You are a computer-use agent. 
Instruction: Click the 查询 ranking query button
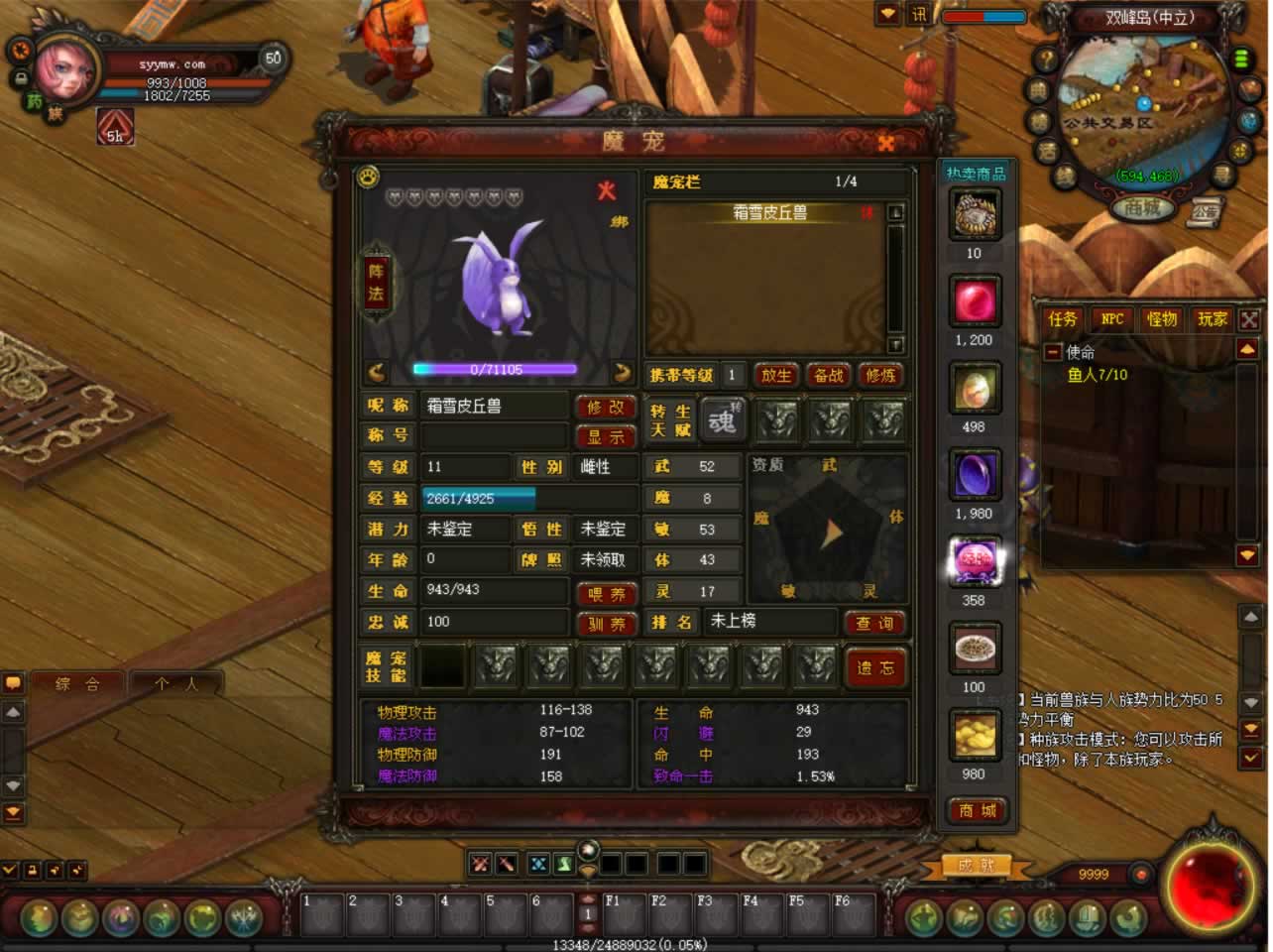coord(874,622)
